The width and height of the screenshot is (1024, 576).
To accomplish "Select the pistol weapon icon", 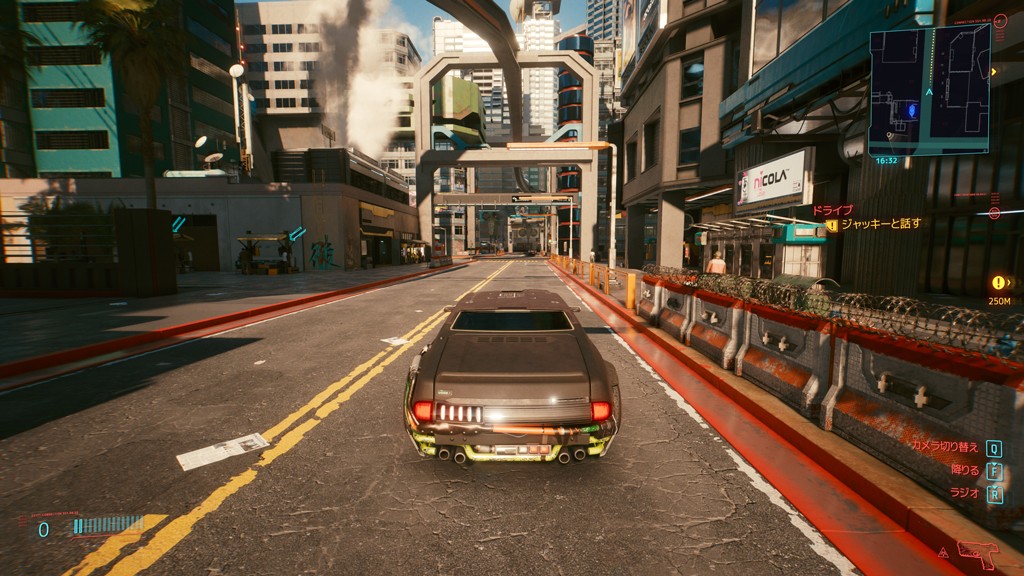I will point(977,553).
